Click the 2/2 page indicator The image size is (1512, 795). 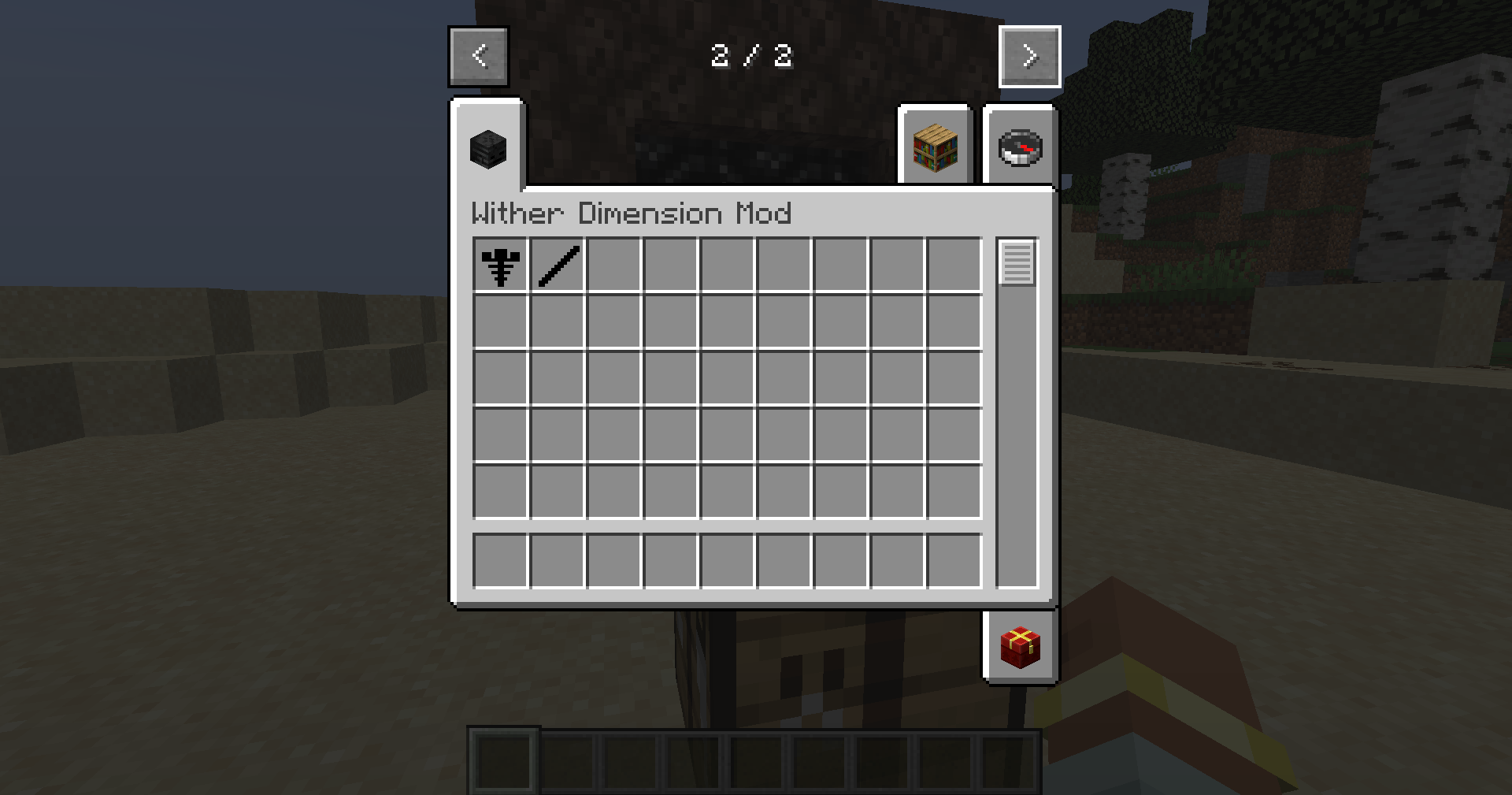752,55
